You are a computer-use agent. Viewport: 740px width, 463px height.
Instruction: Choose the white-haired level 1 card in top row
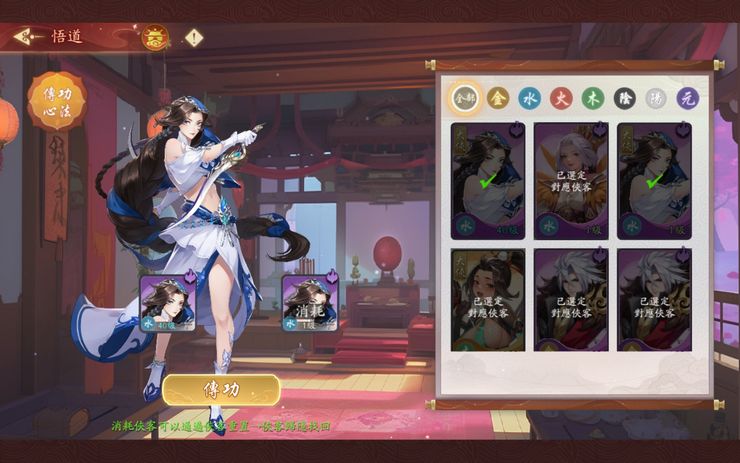pos(571,181)
